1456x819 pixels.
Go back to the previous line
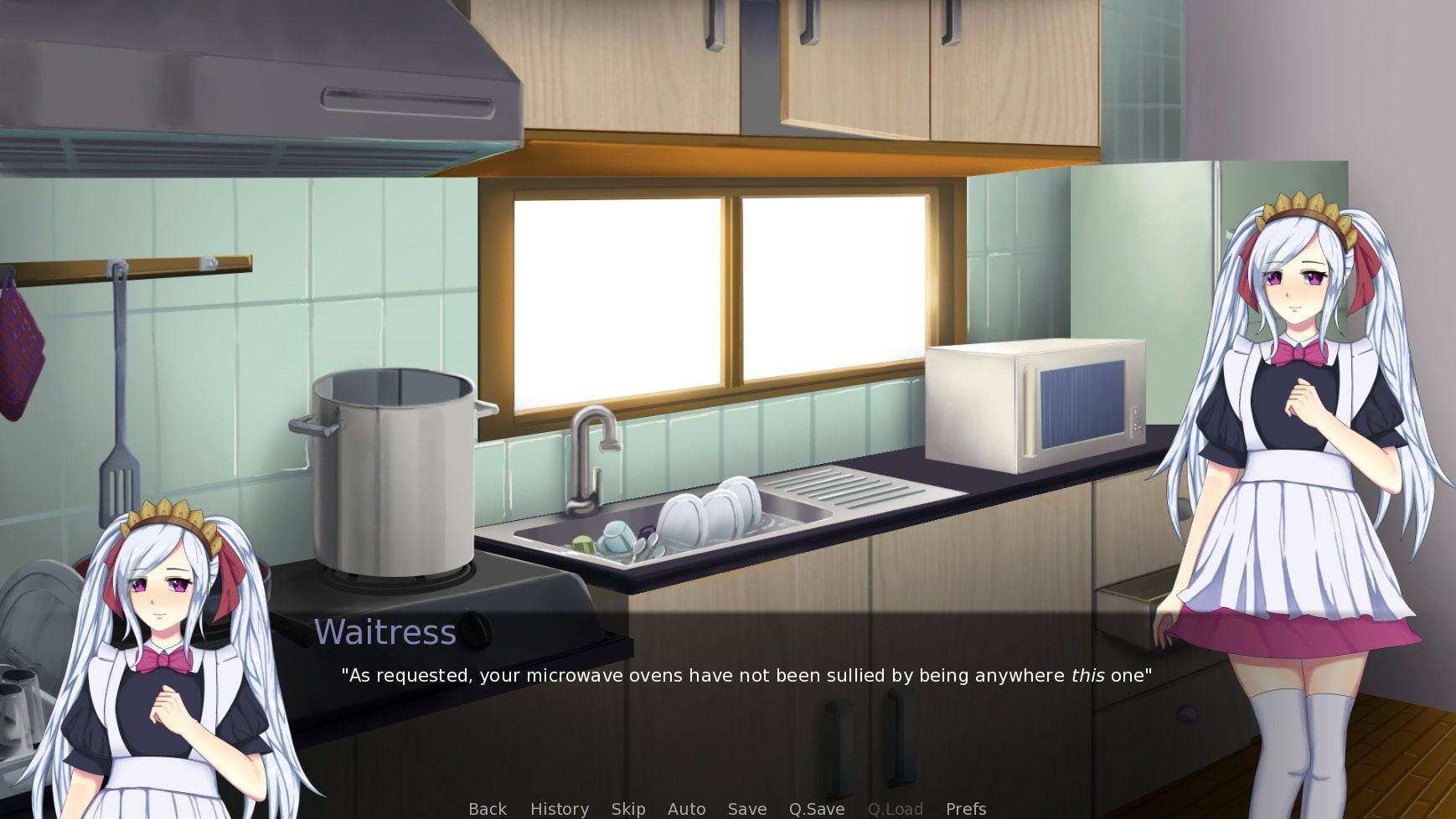tap(488, 808)
